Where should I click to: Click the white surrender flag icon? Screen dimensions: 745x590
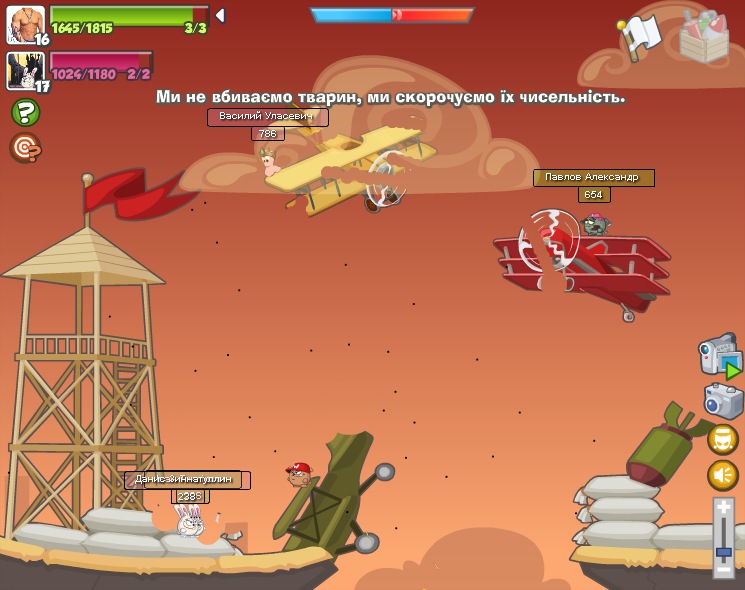pos(638,36)
